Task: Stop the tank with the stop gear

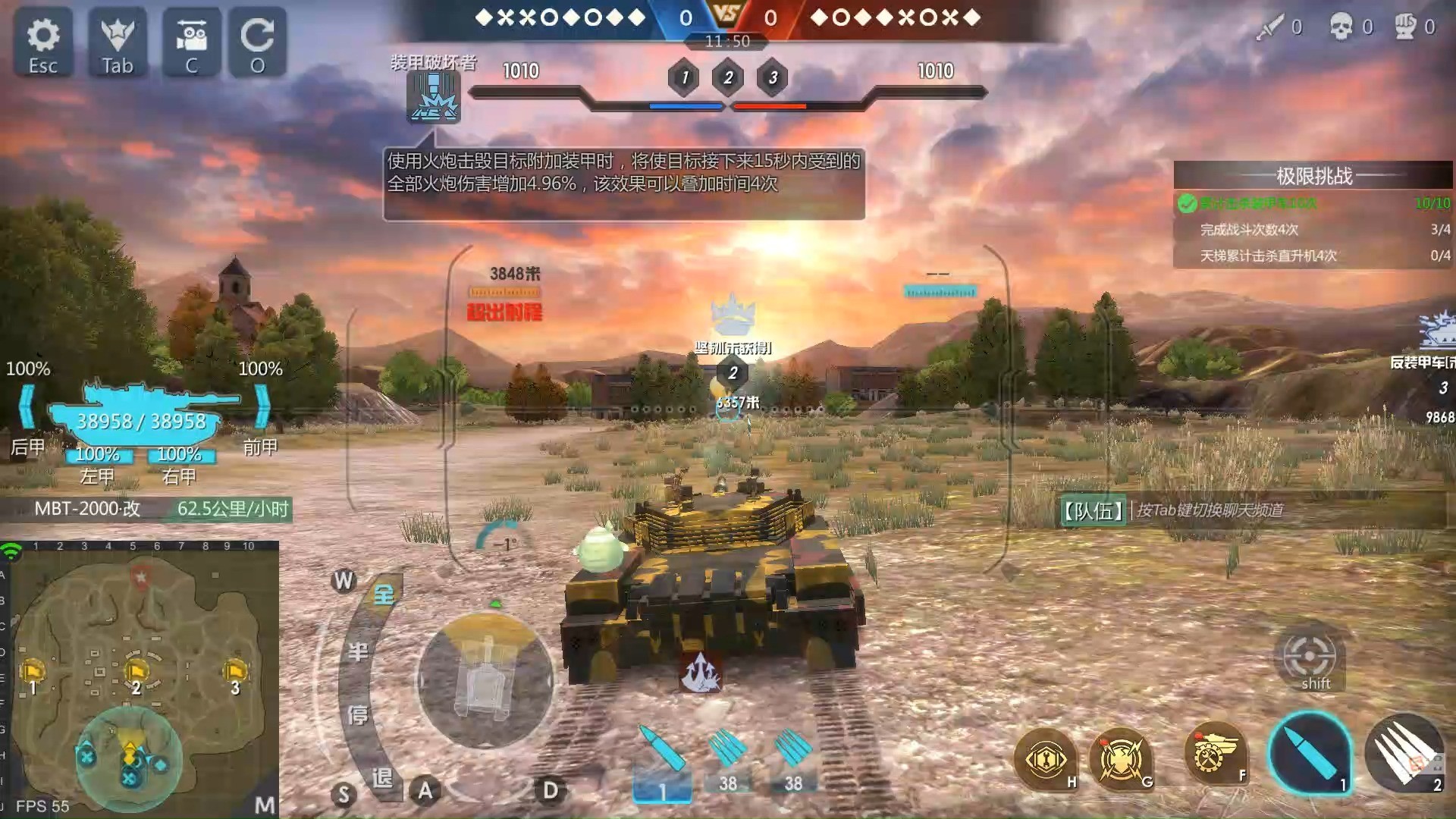Action: [357, 714]
